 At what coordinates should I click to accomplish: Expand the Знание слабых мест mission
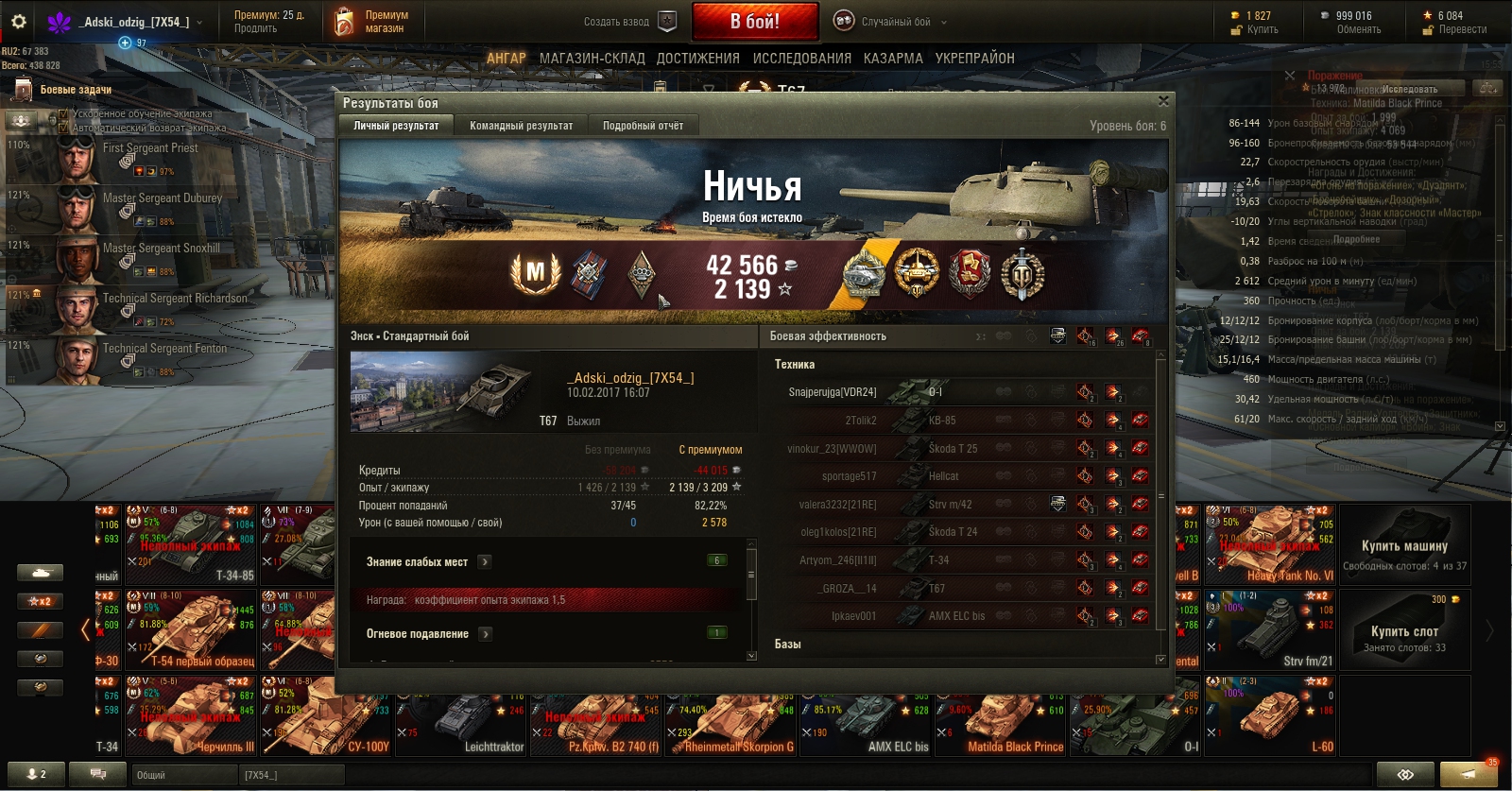point(485,561)
